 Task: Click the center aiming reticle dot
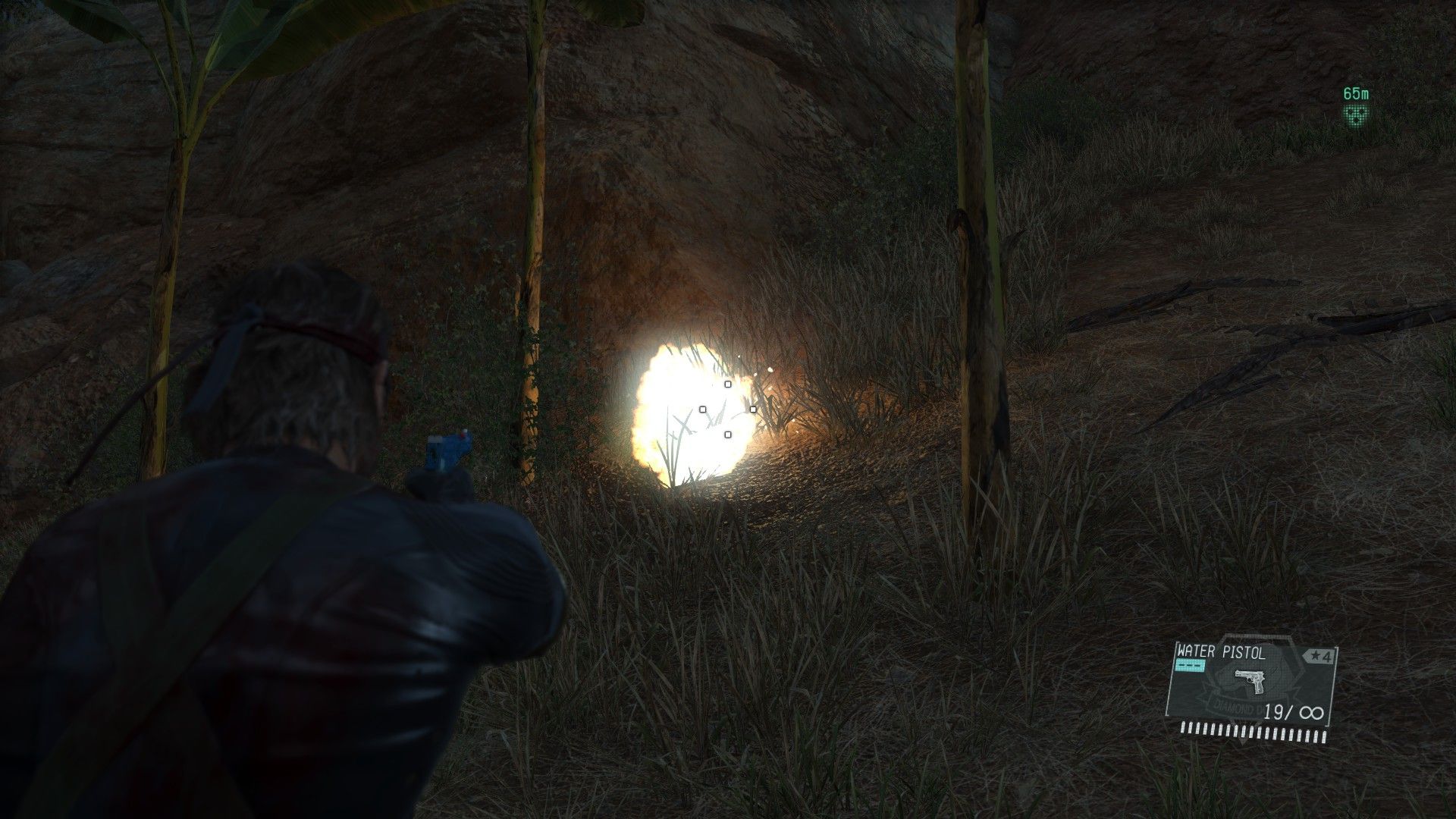pos(728,409)
